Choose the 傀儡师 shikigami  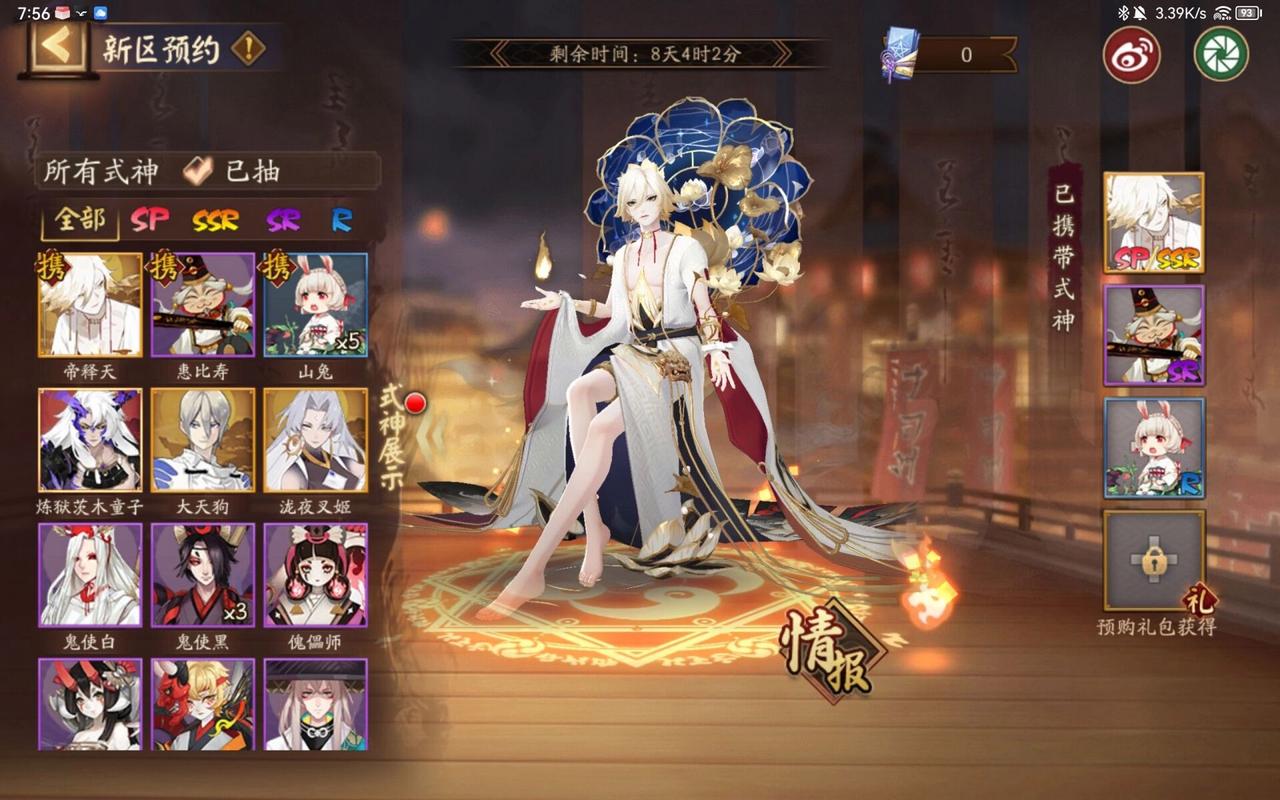pos(315,575)
